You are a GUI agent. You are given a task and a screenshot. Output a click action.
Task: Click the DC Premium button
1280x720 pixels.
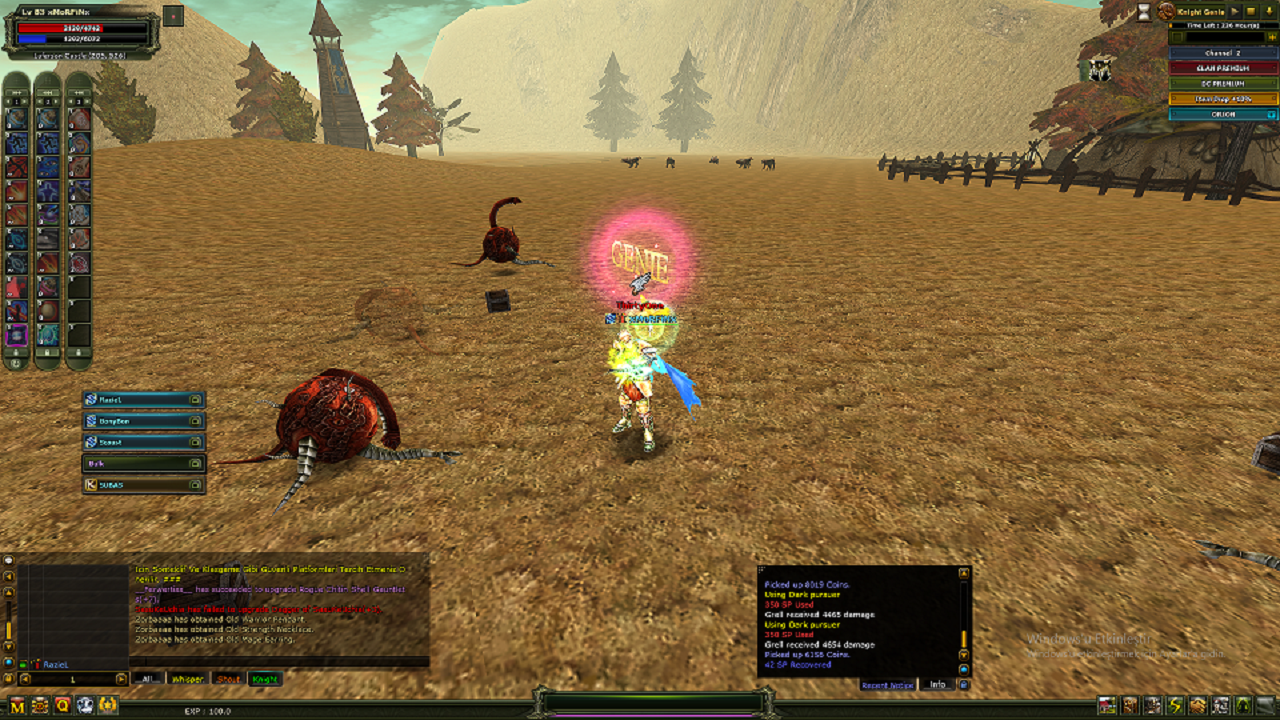[x=1223, y=83]
